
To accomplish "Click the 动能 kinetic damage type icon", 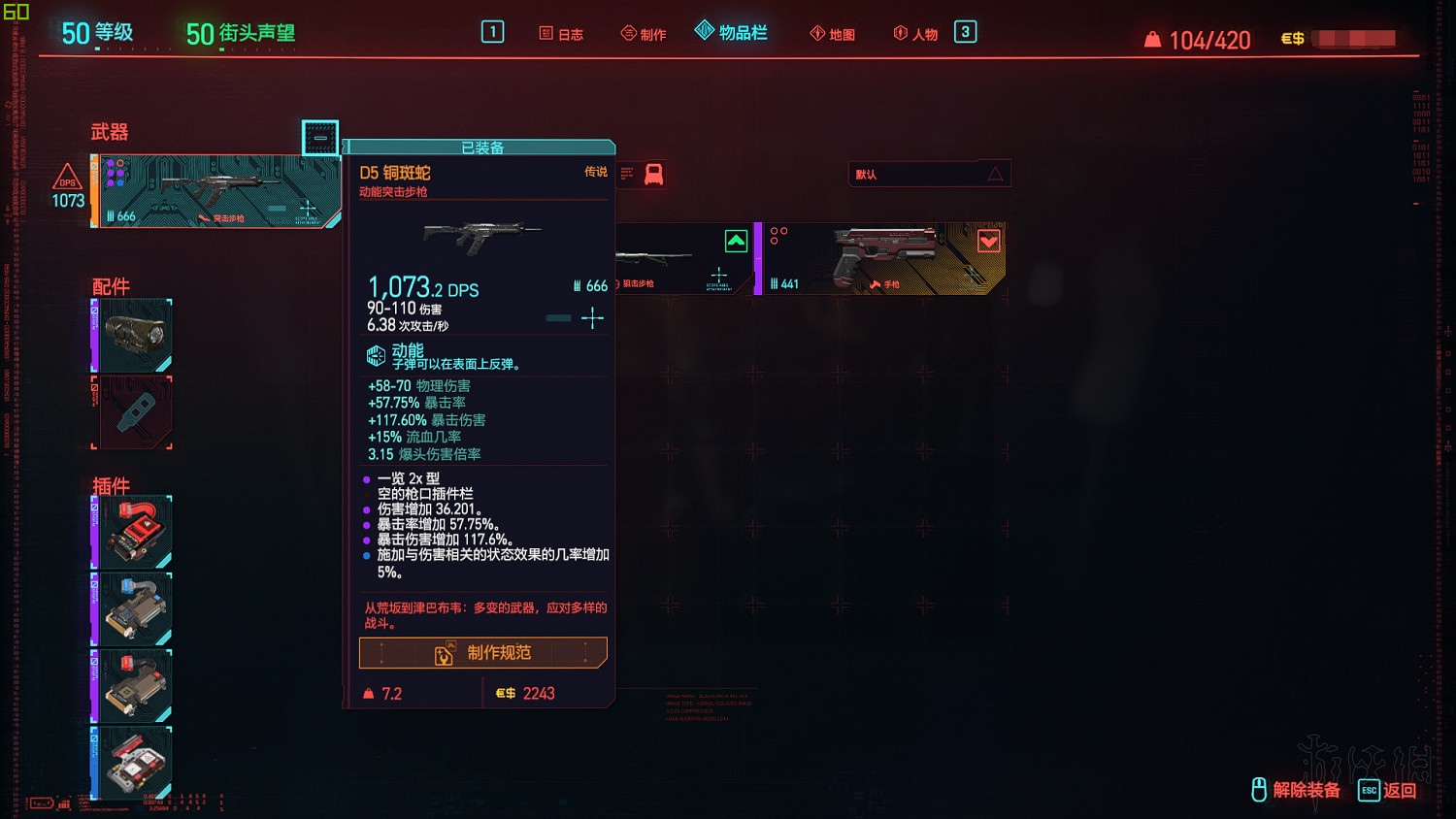I will pyautogui.click(x=374, y=354).
